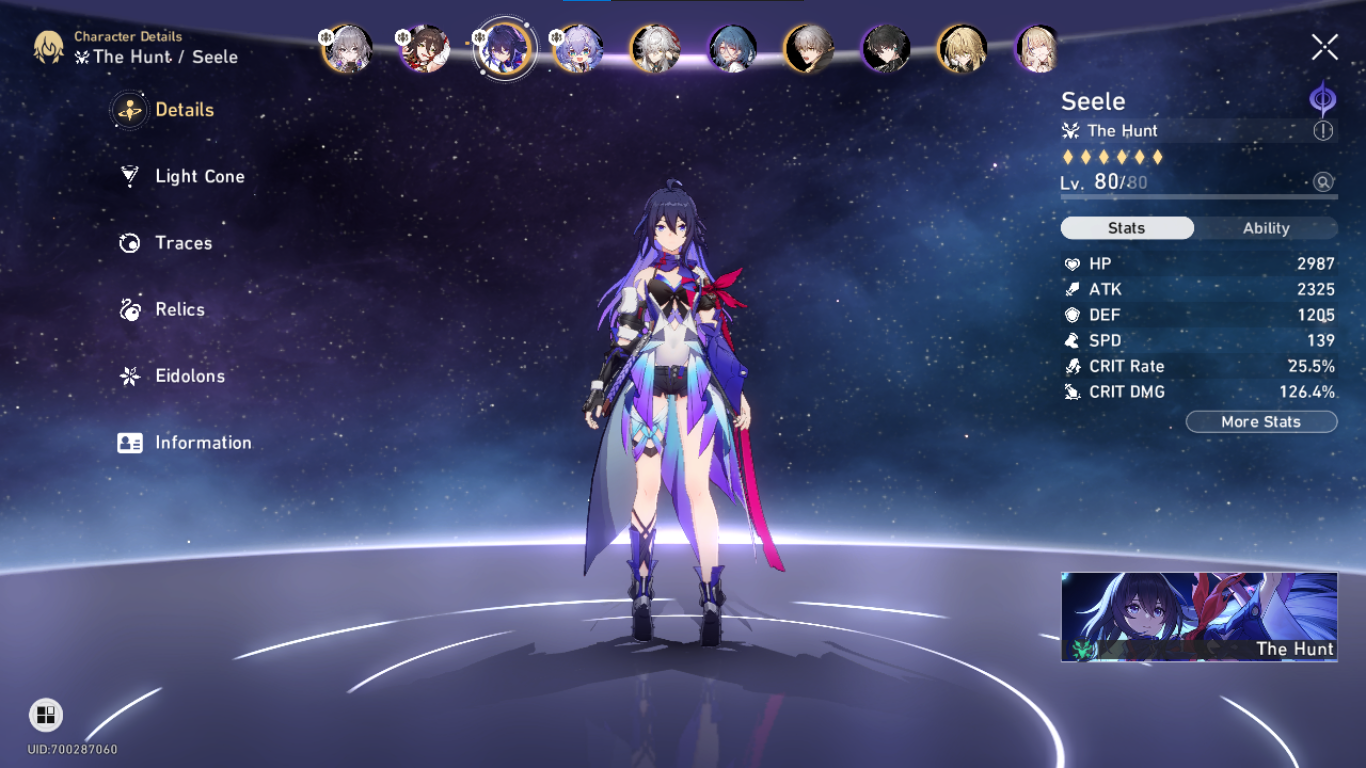Click the panel layout icon at bottom left
The image size is (1366, 768).
click(44, 716)
